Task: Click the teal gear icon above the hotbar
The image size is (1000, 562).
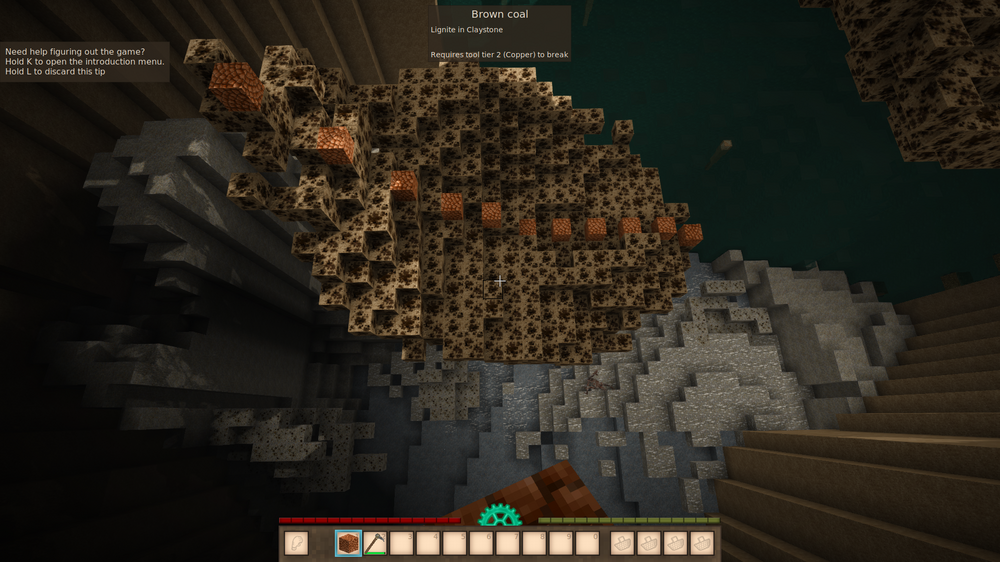Action: pos(499,516)
